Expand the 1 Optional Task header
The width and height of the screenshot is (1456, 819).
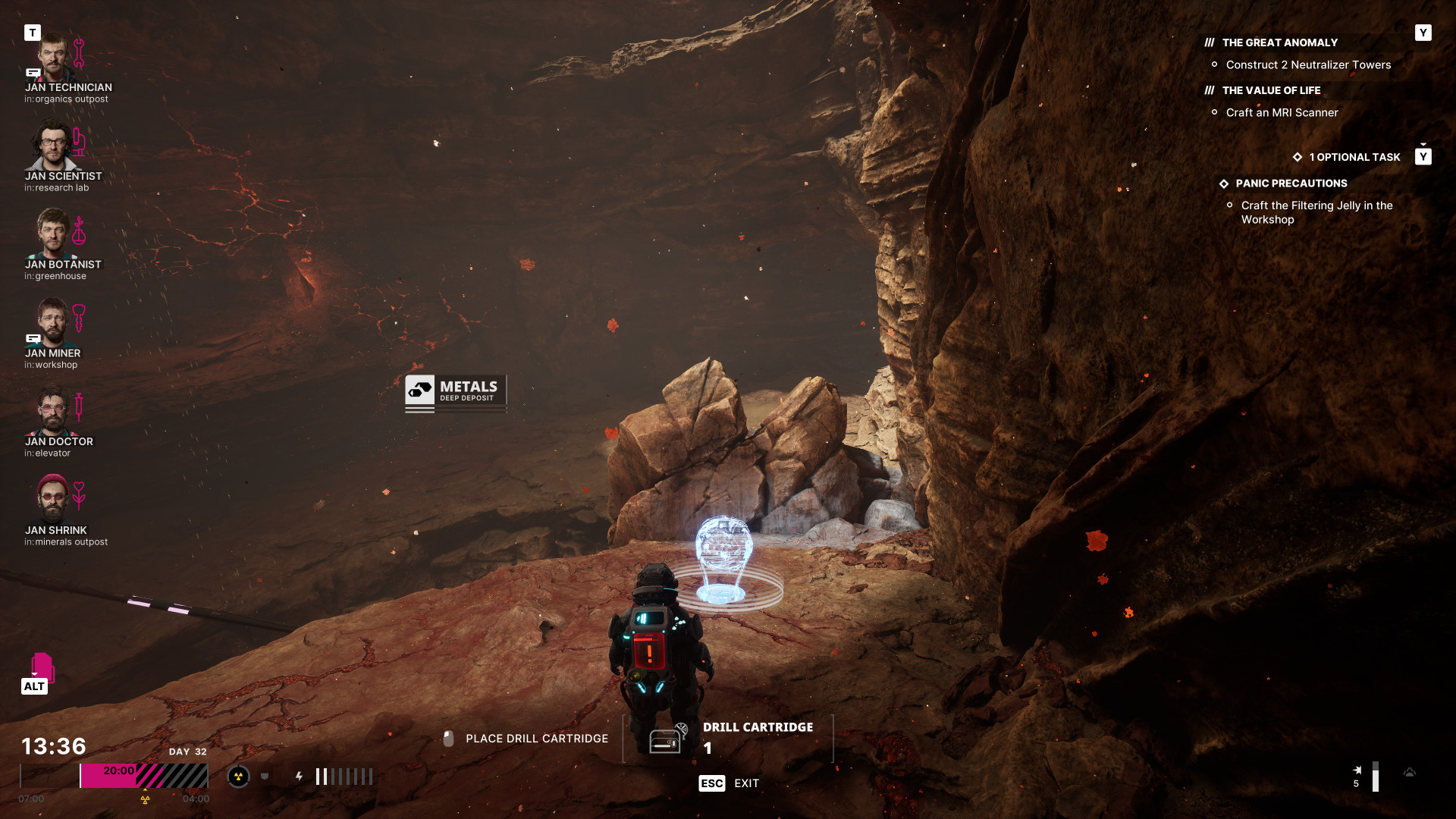1354,157
